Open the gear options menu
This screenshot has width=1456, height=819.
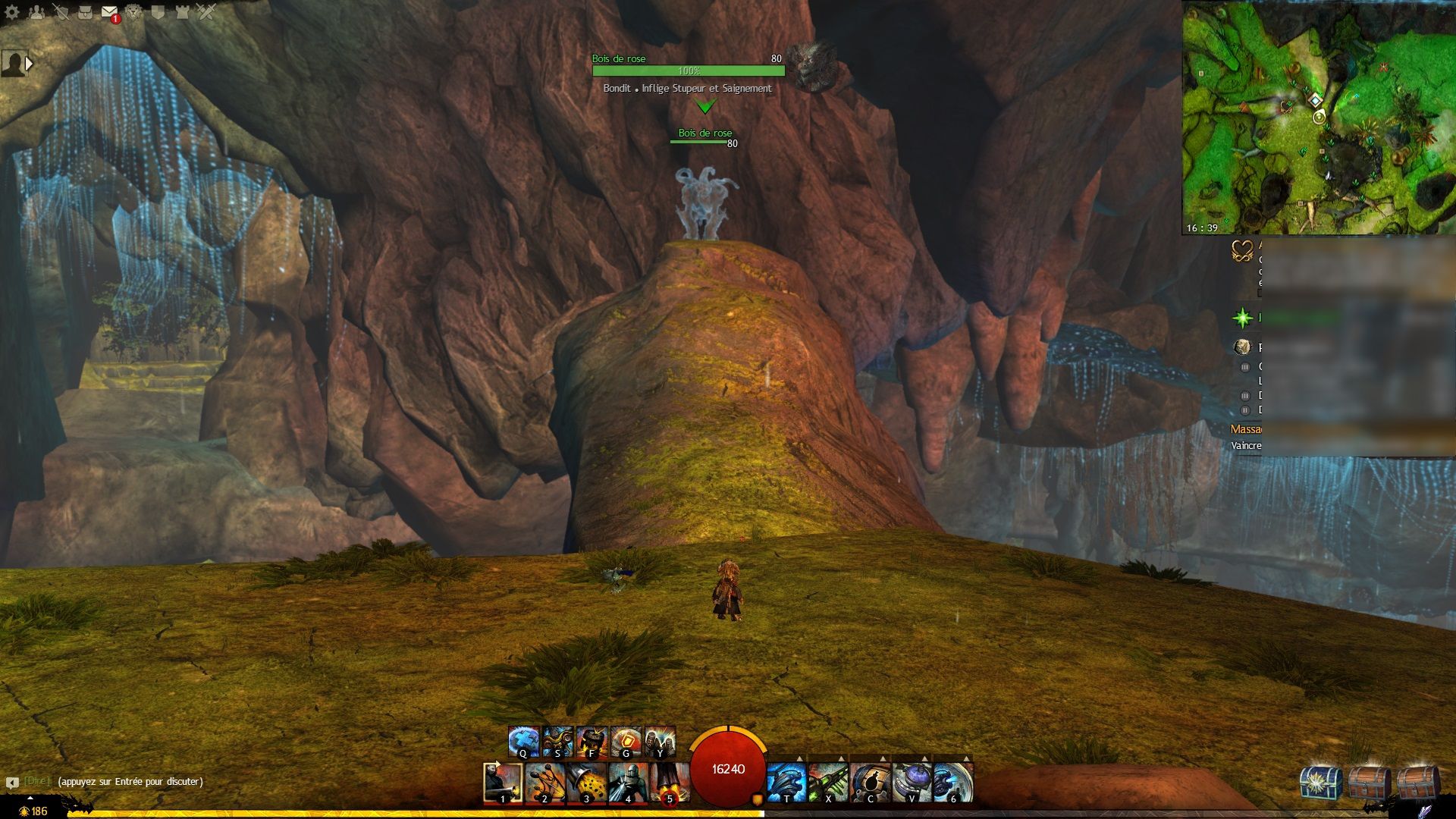[12, 12]
